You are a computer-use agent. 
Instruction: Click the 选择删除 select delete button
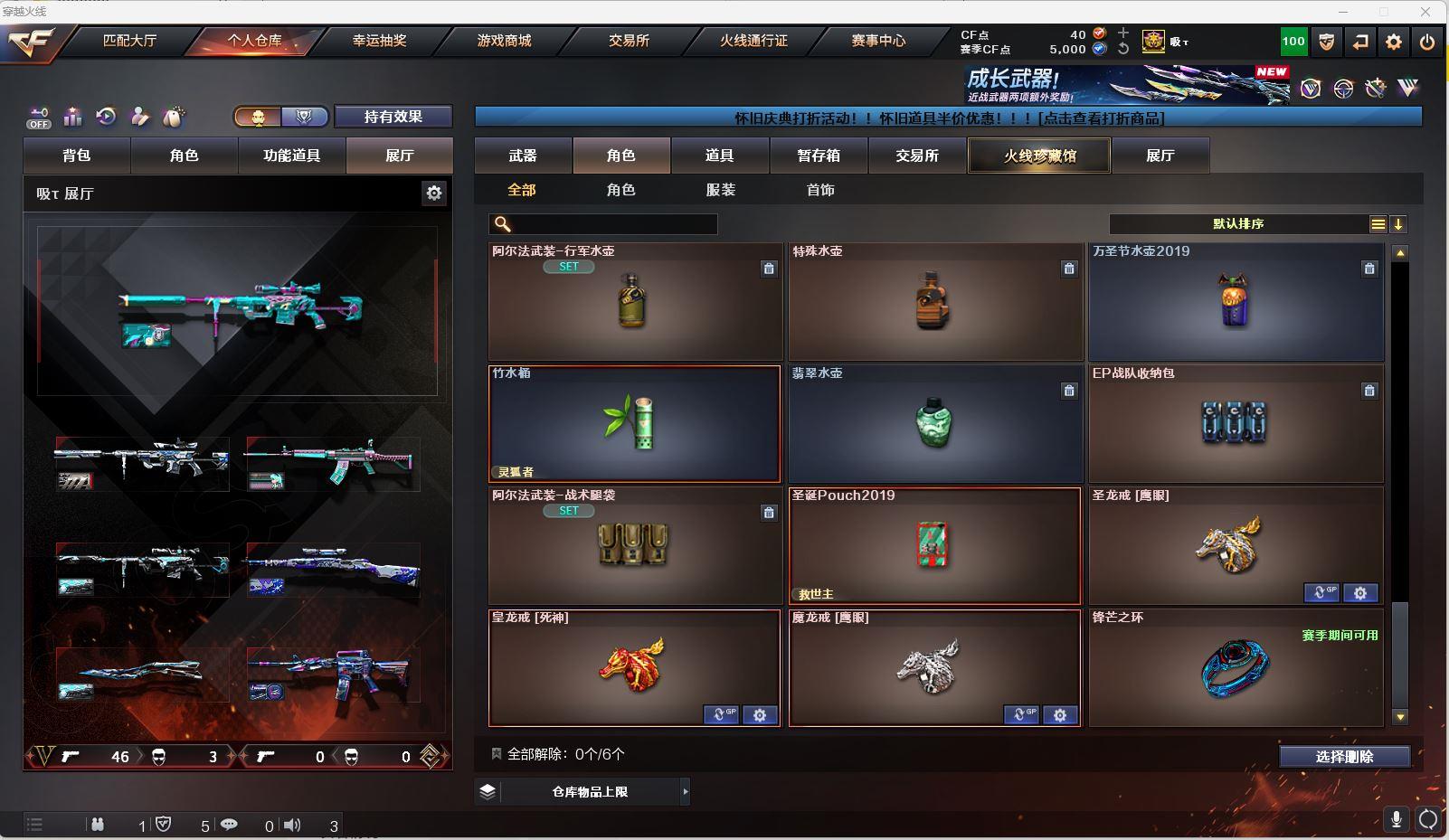click(x=1344, y=757)
